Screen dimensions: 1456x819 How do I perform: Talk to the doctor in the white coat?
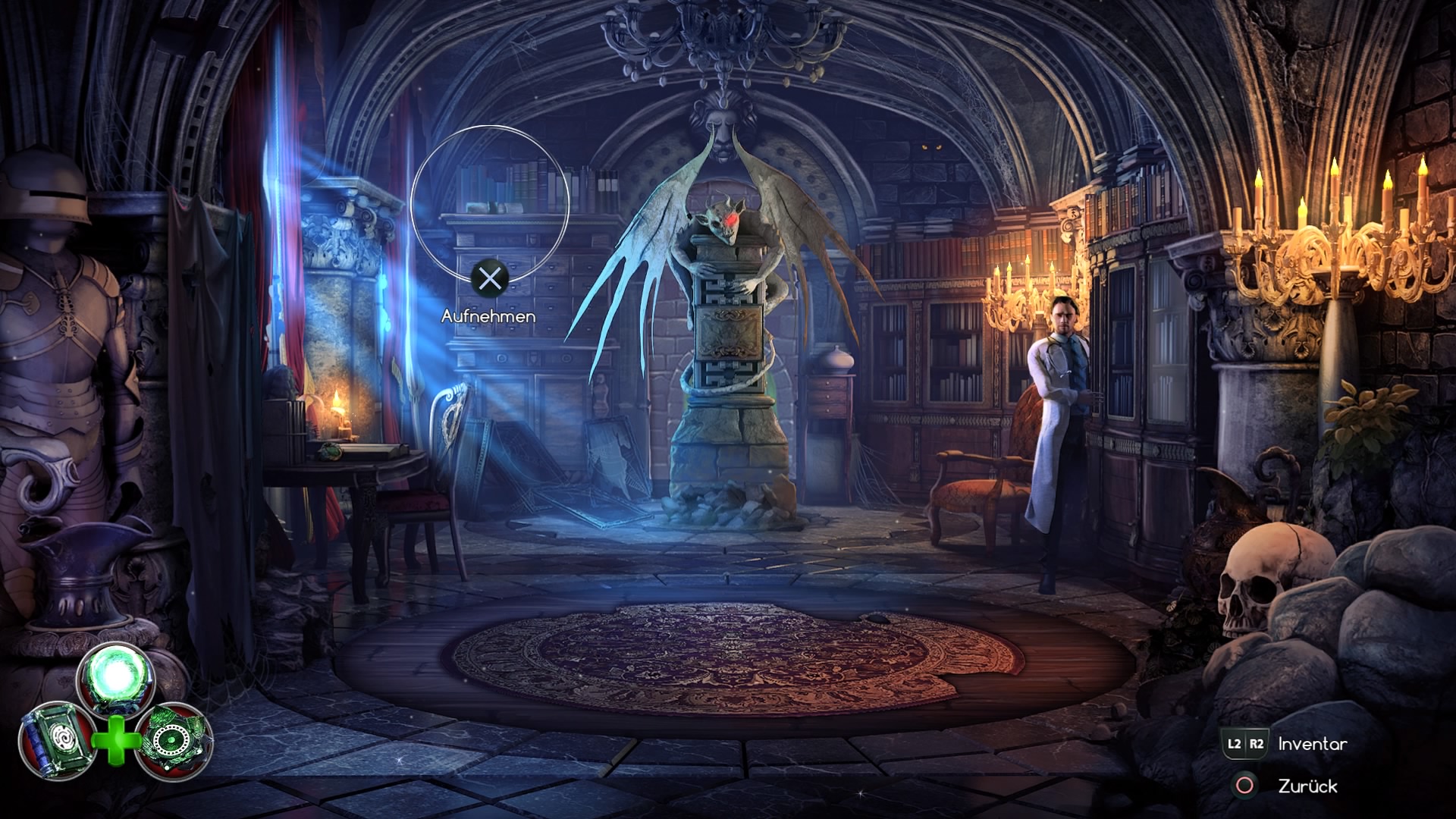click(1060, 379)
